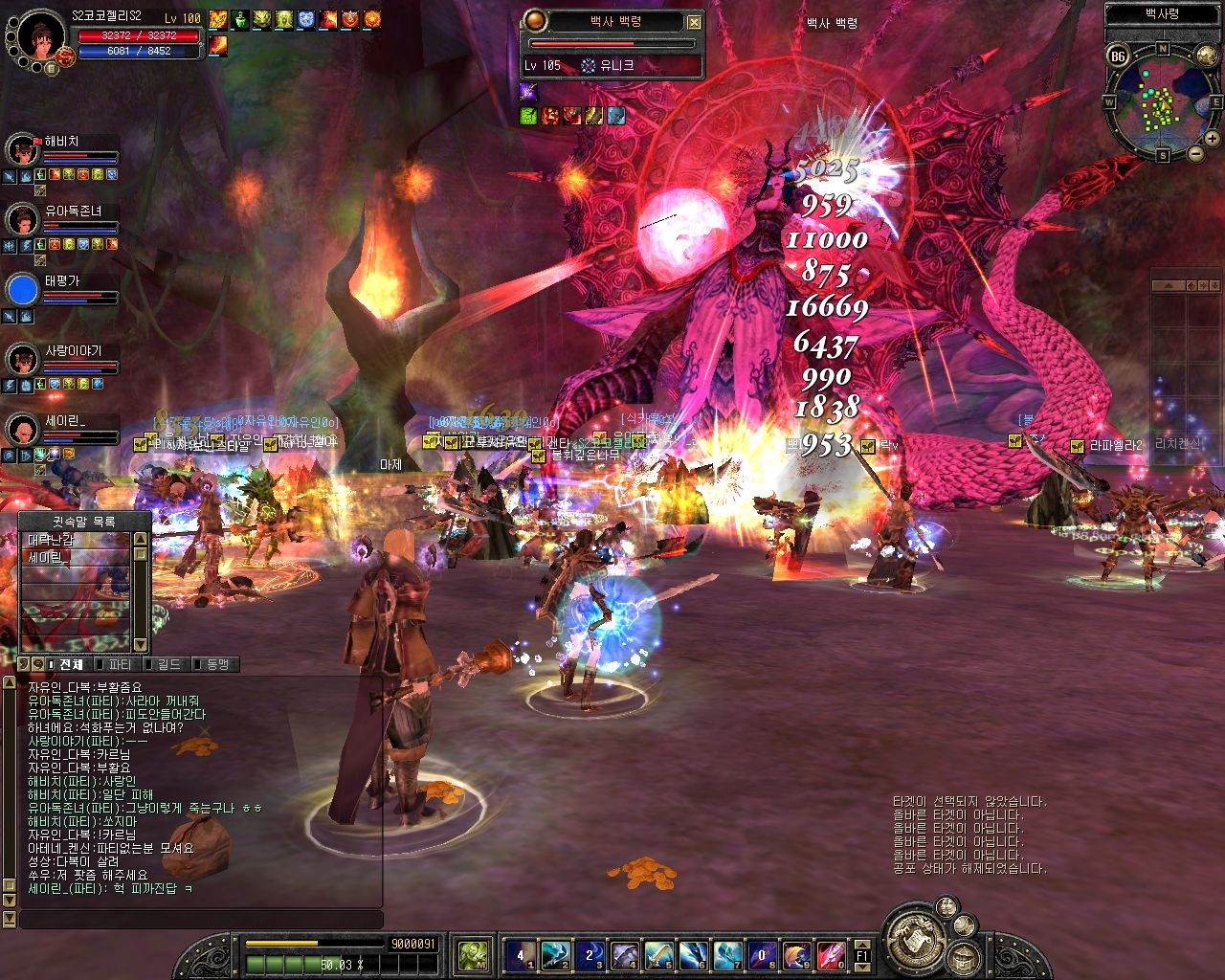Screen dimensions: 1225x980
Task: Activate the hotbar slot 1 skill
Action: (x=521, y=954)
